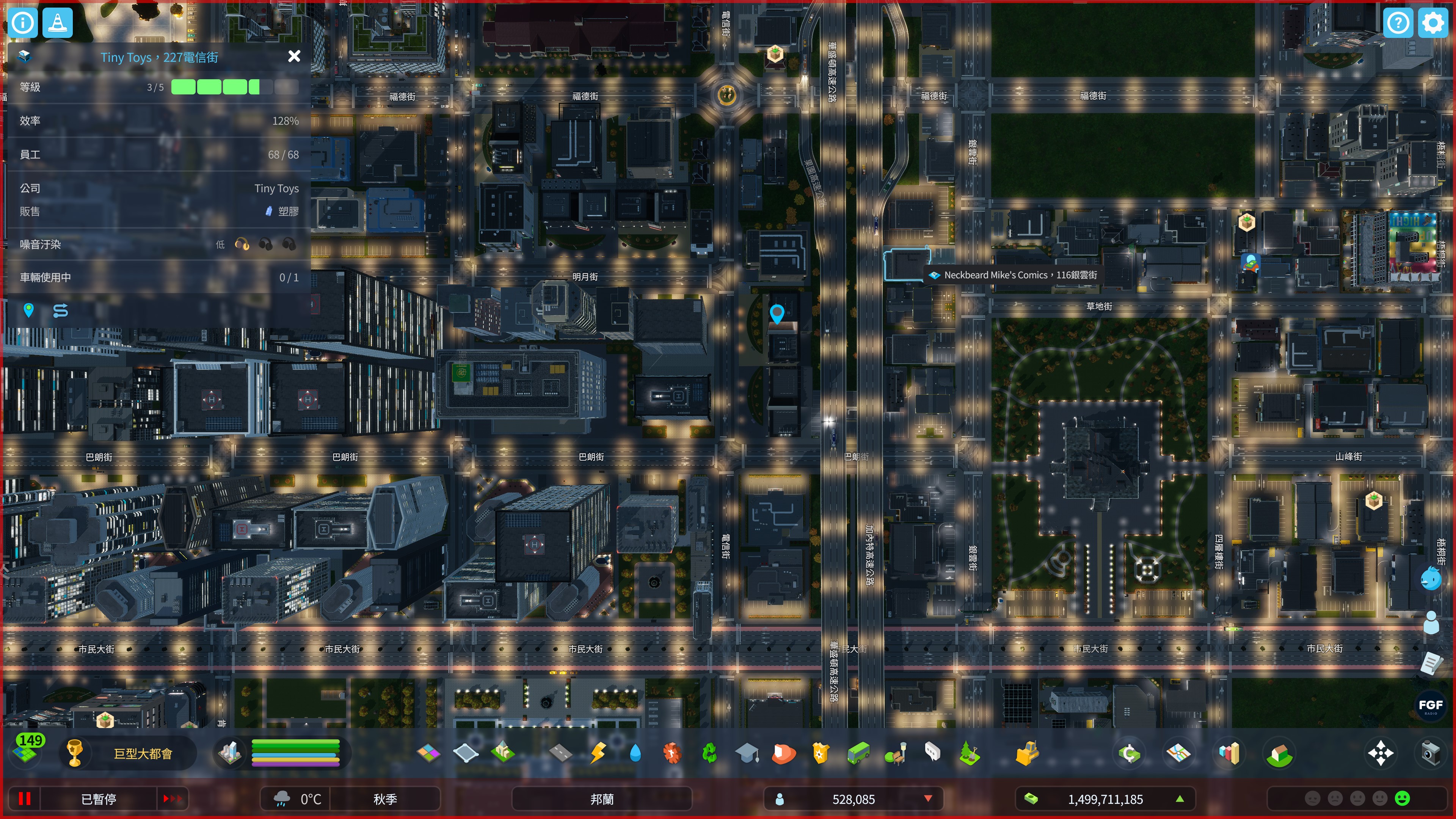Toggle pause on the simulation

tap(24, 798)
